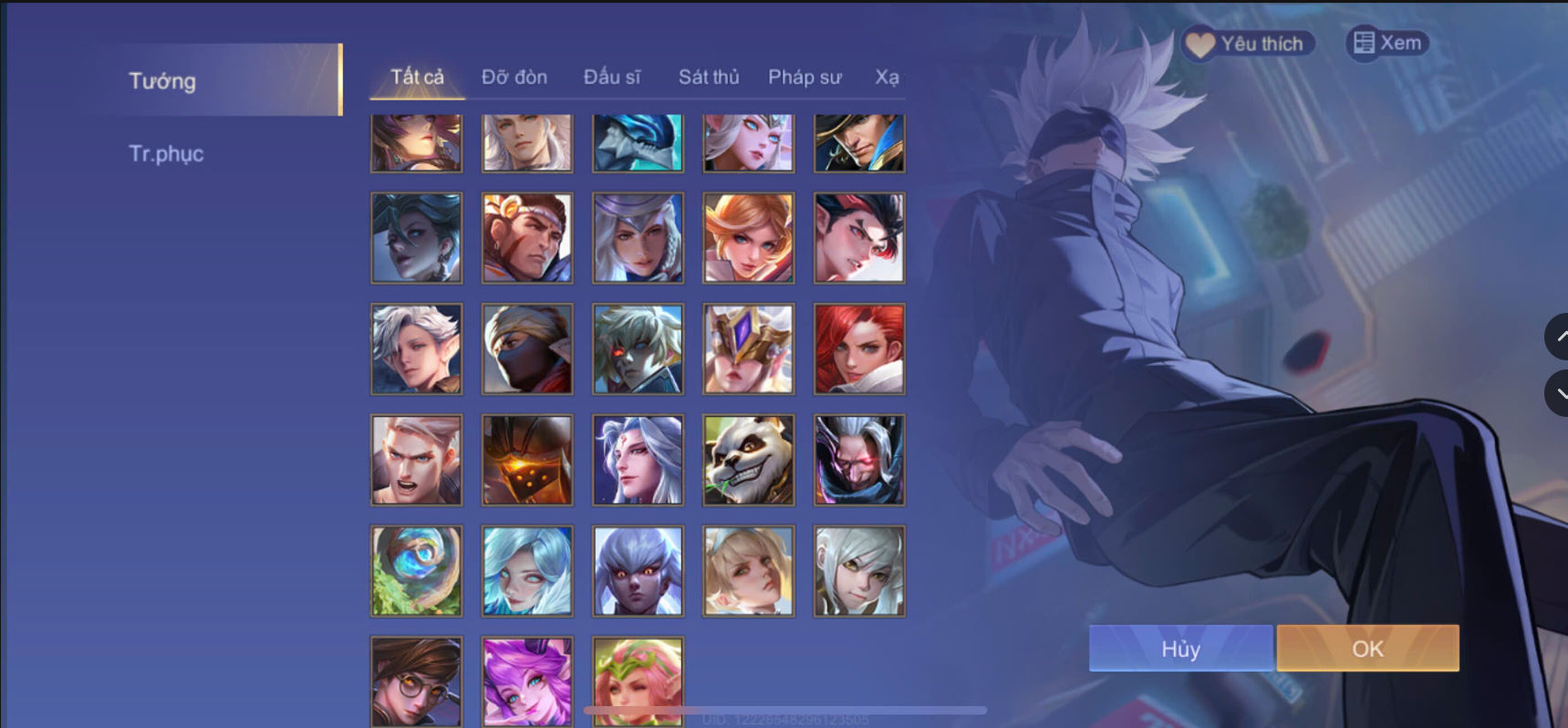Select the armored helmet robot hero portrait
Screen dimensions: 1568x728
[x=527, y=460]
